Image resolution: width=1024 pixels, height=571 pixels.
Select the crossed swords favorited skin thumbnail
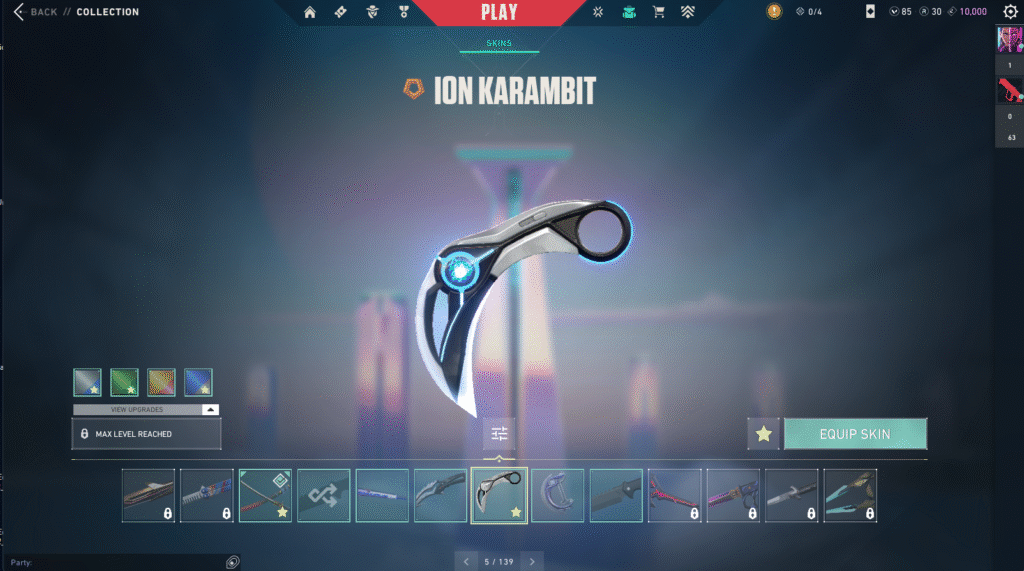point(265,495)
